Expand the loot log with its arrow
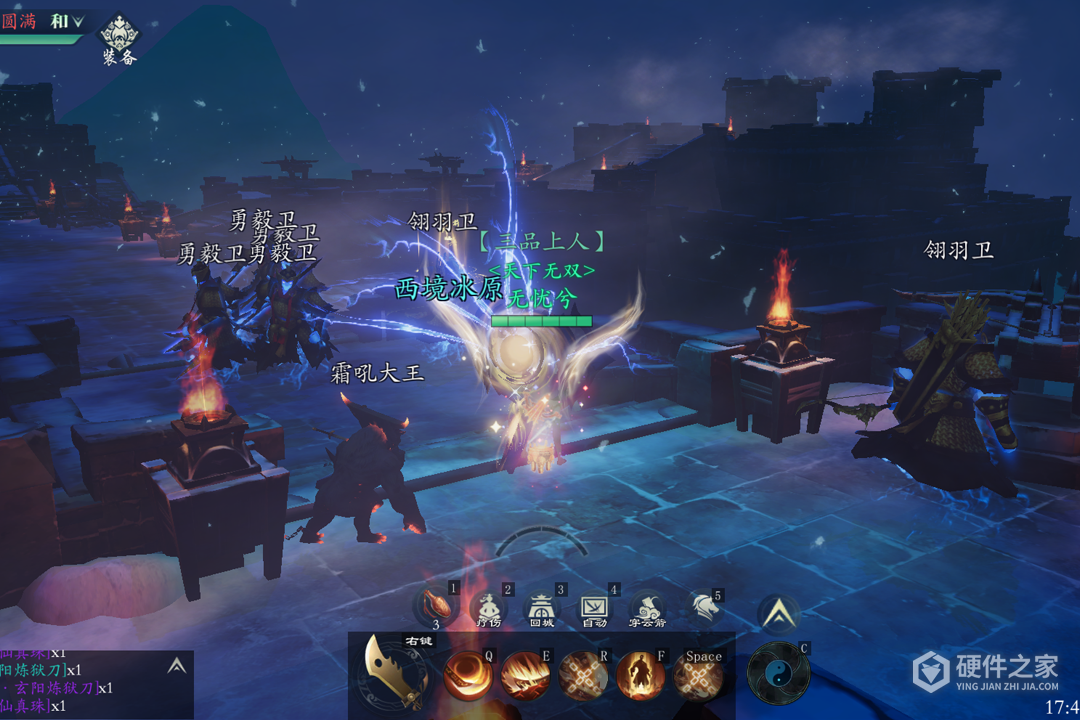Viewport: 1080px width, 720px height. click(x=176, y=665)
